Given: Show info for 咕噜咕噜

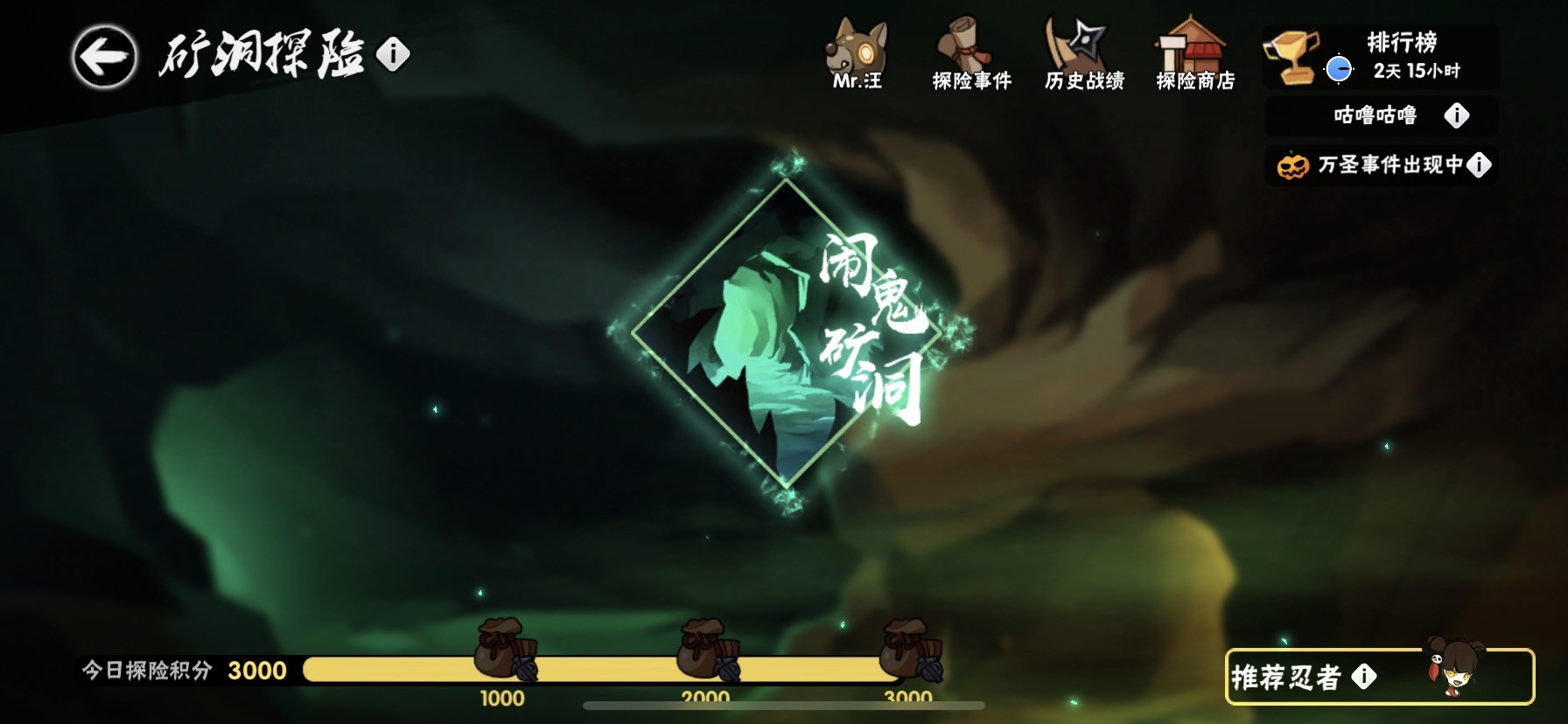Looking at the screenshot, I should pos(1456,115).
